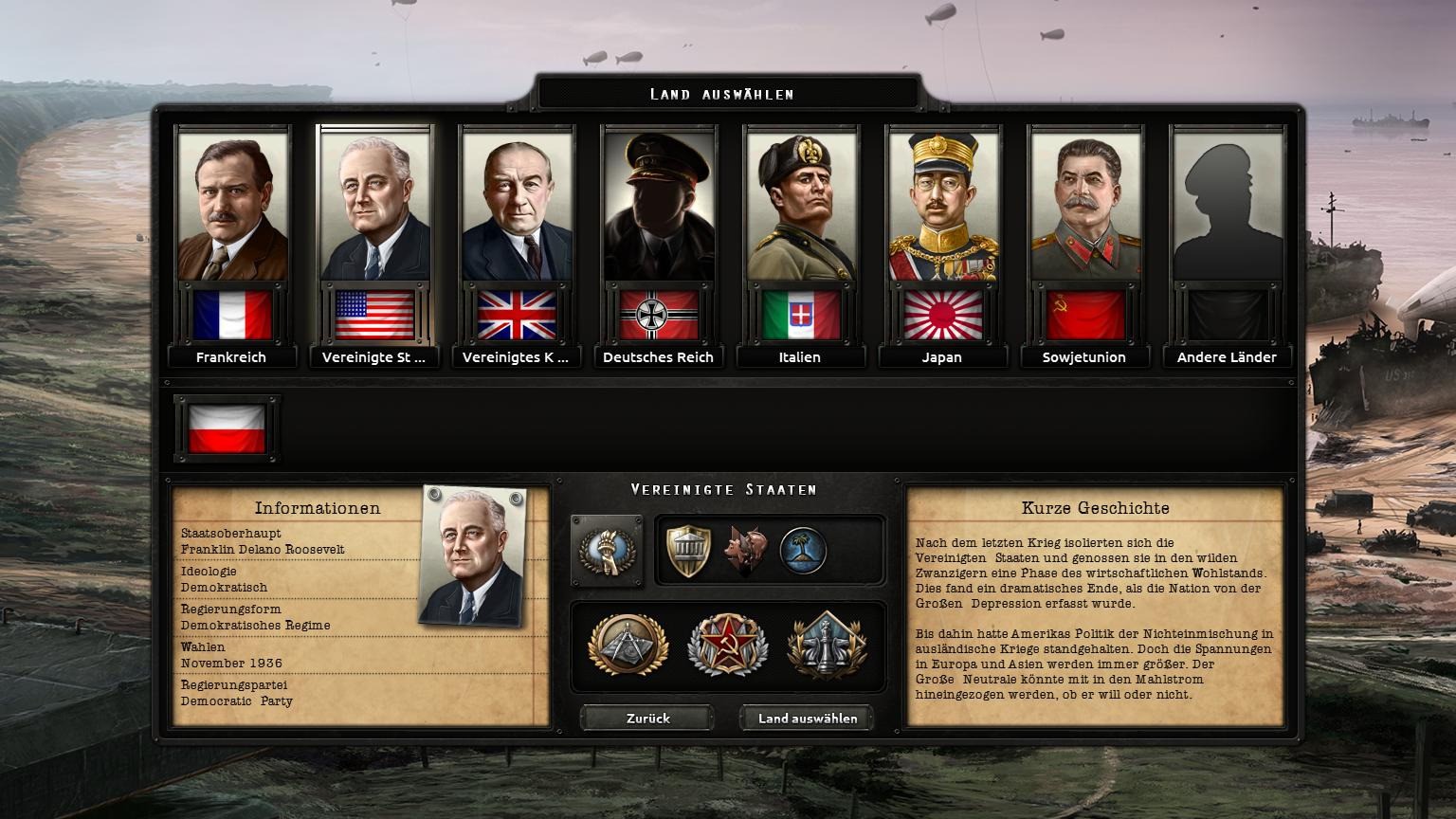This screenshot has height=819, width=1456.
Task: Go back with the Zurück button
Action: pos(647,719)
